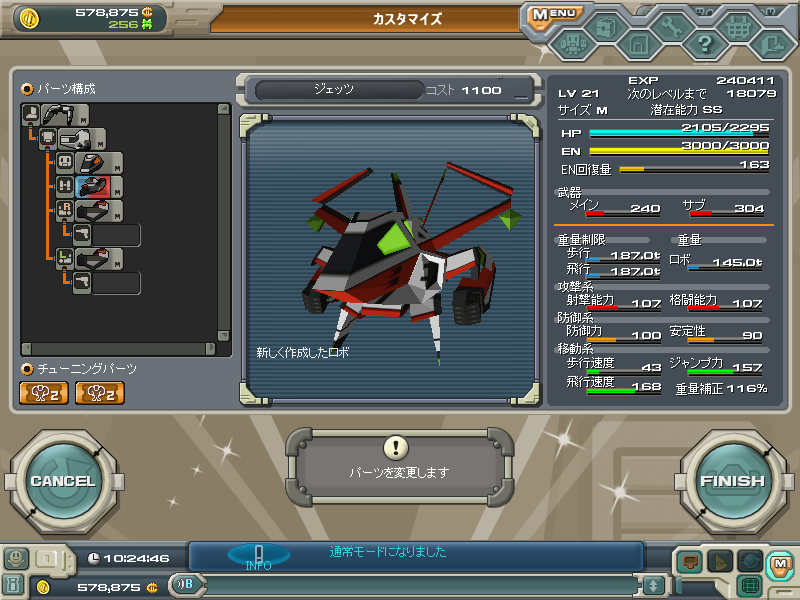Click the chat input field with B marker
This screenshot has width=800, height=600.
click(x=410, y=585)
